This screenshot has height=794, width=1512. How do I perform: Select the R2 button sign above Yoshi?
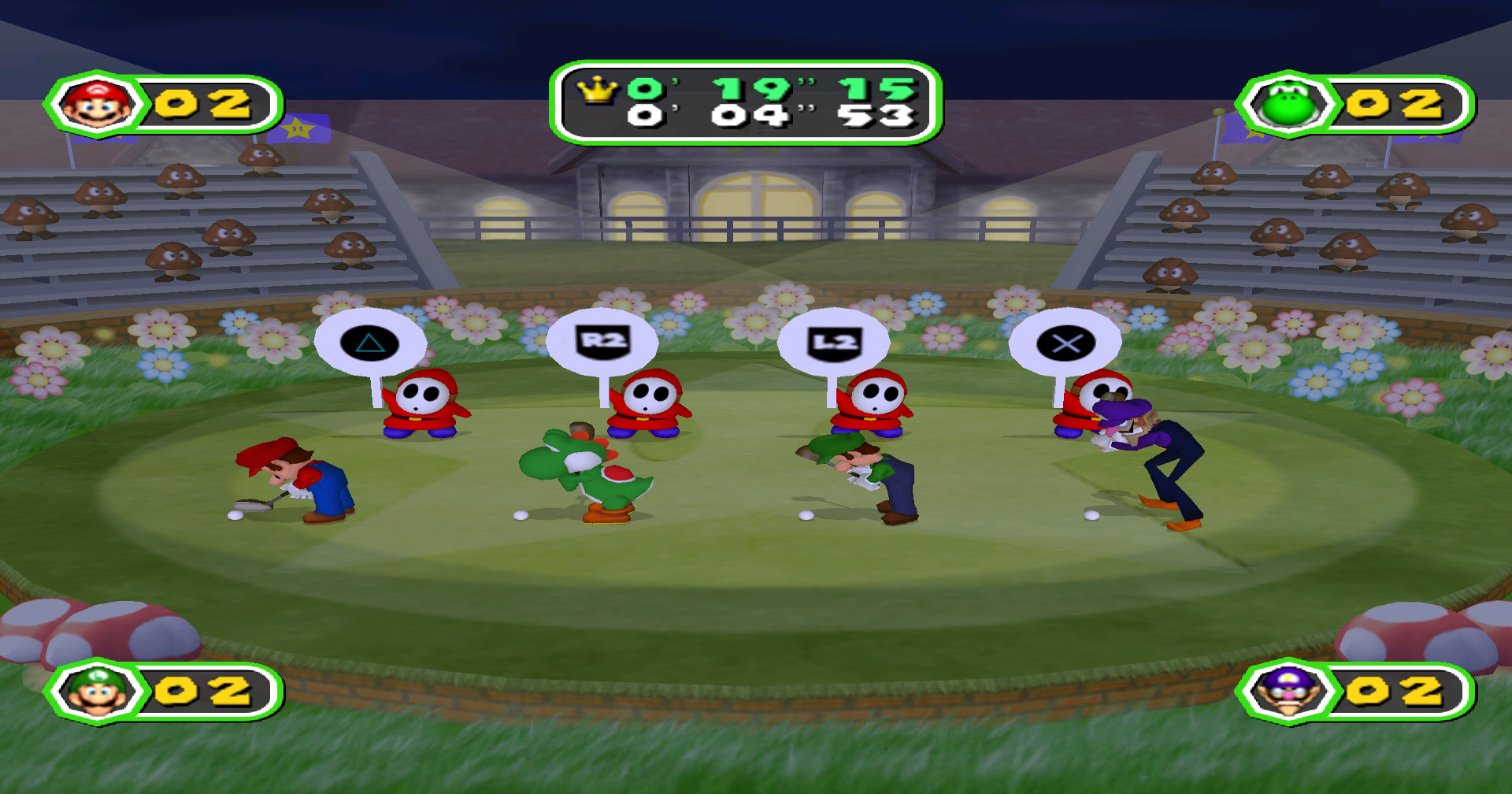tap(602, 342)
